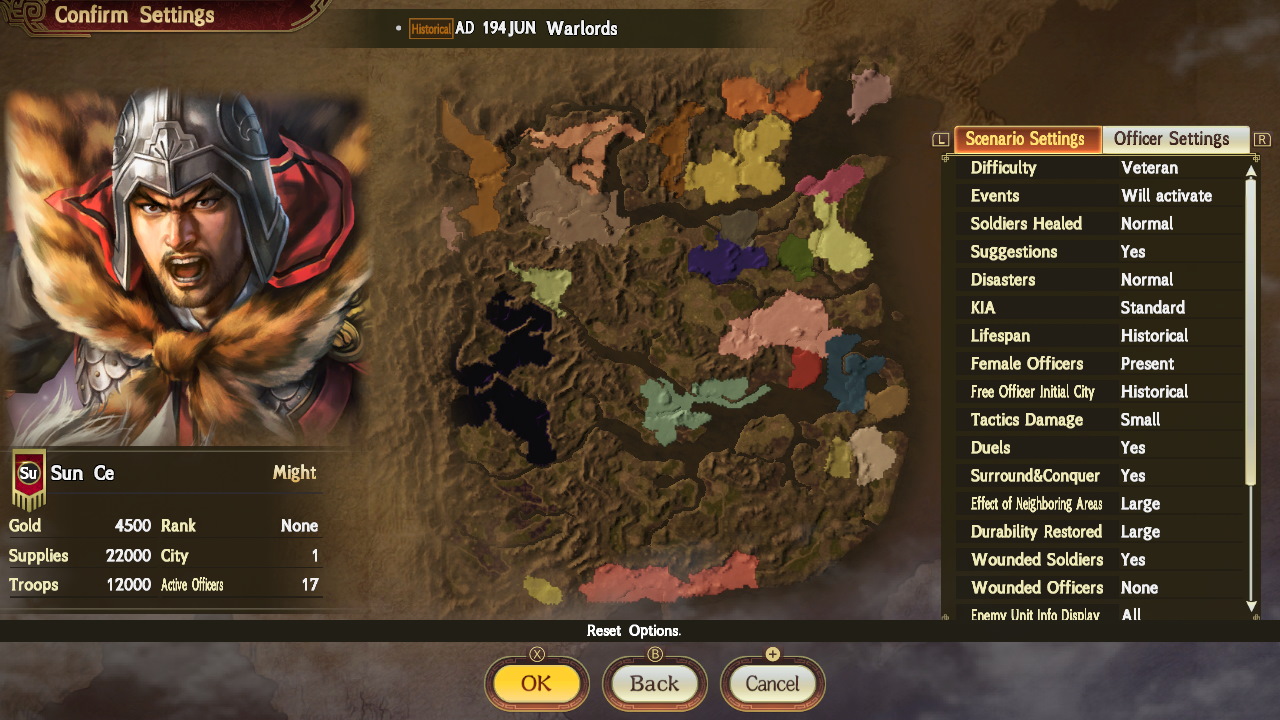
Task: Switch to the Officer Settings tab
Action: click(x=1175, y=139)
